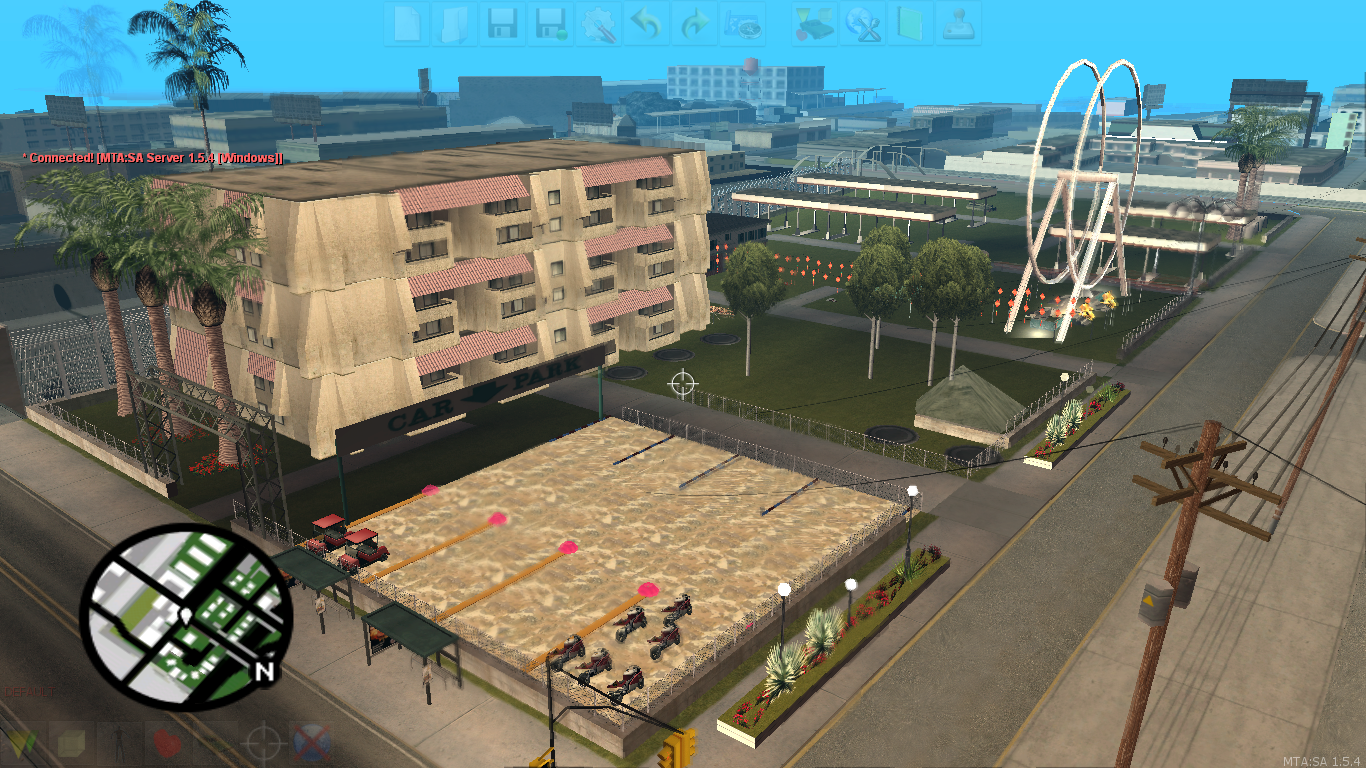Test the map using the car icon

coord(816,25)
